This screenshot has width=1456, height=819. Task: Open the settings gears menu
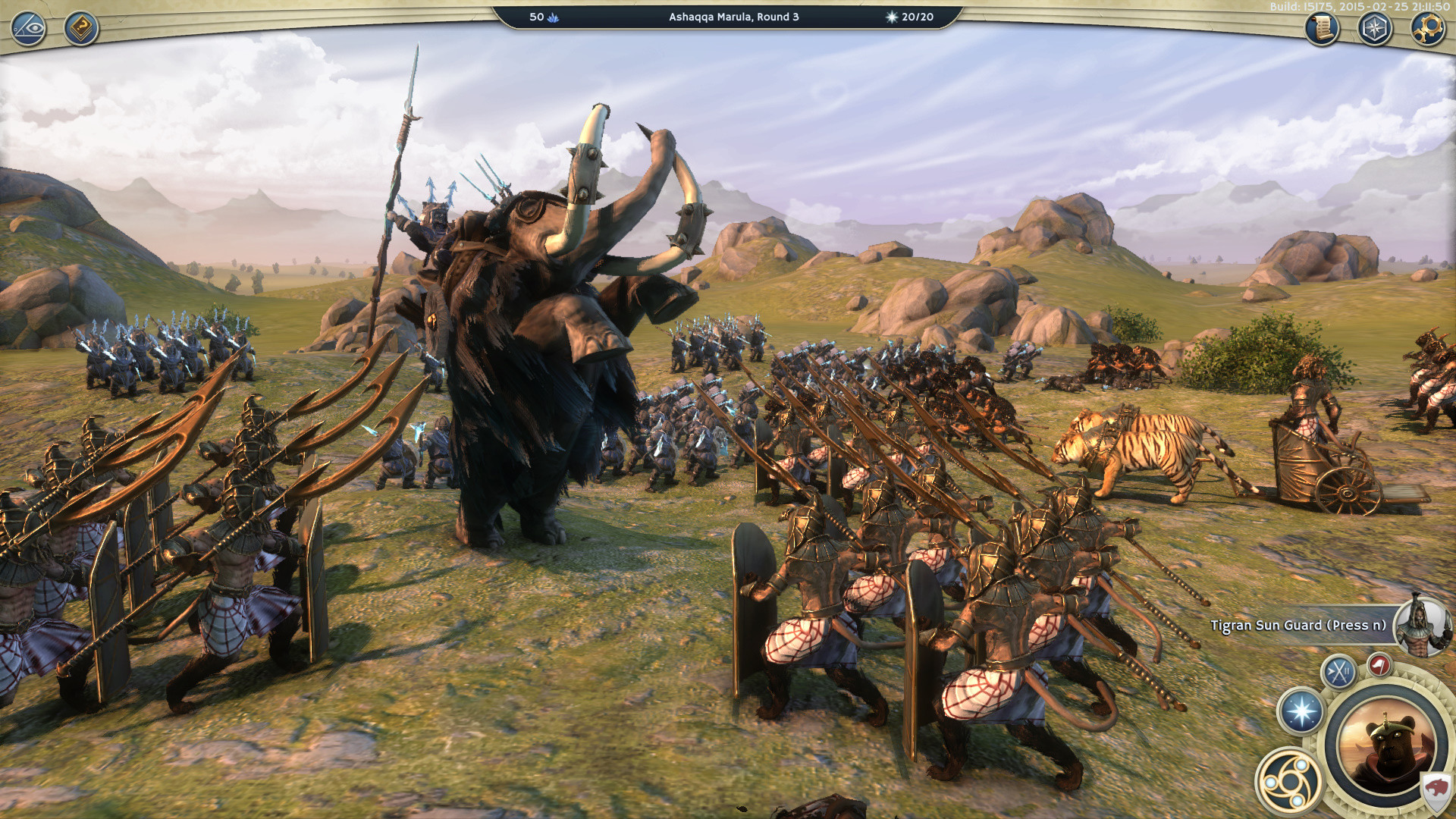(1430, 27)
